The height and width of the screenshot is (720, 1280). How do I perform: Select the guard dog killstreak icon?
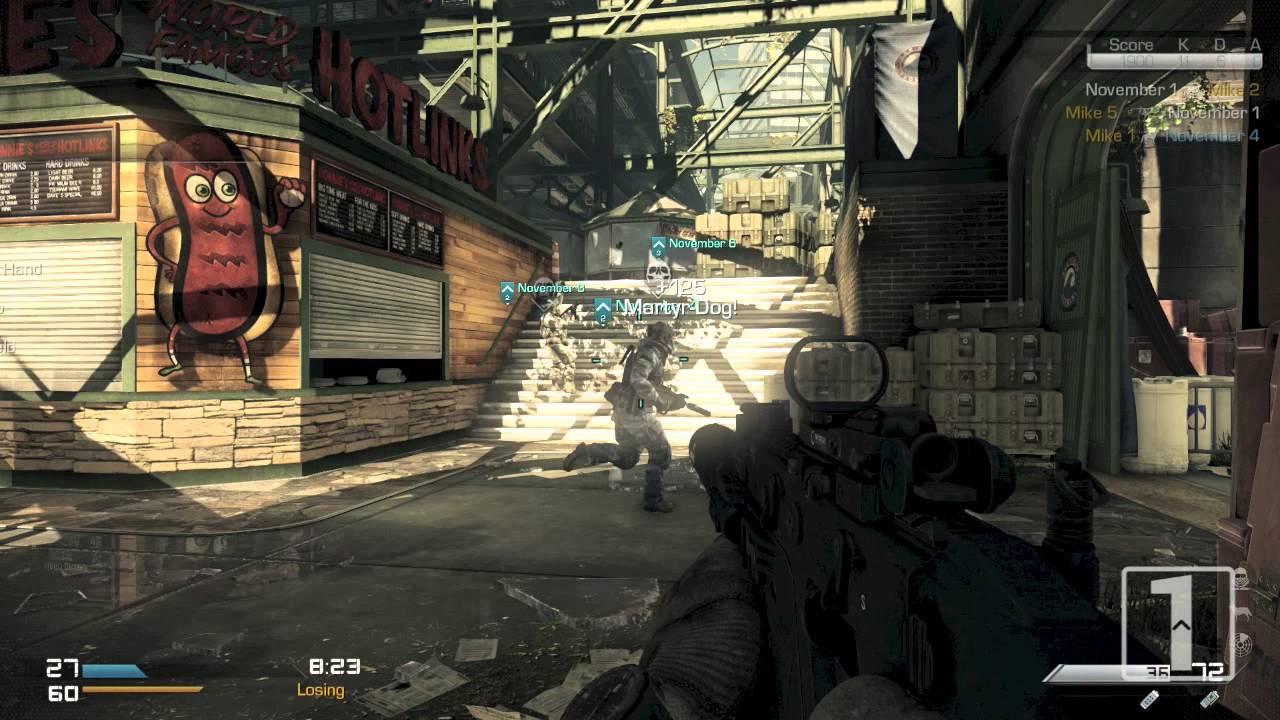[x=1243, y=610]
